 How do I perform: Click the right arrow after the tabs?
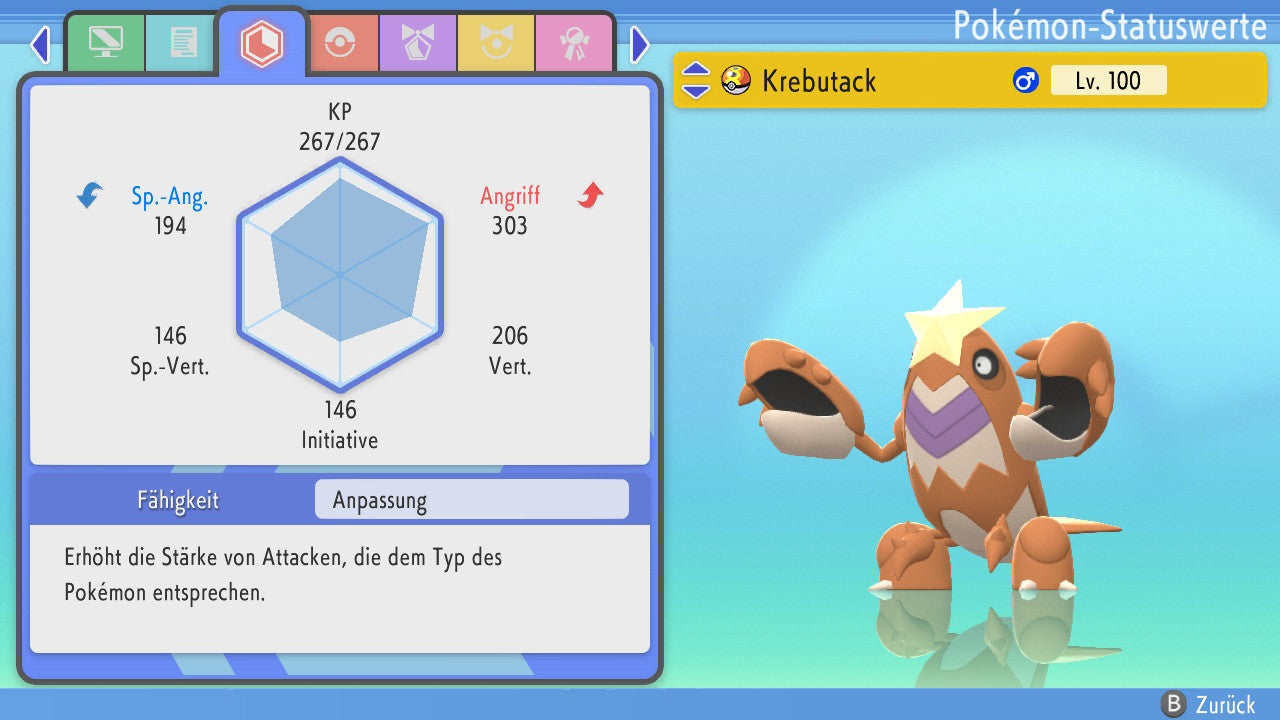[640, 44]
